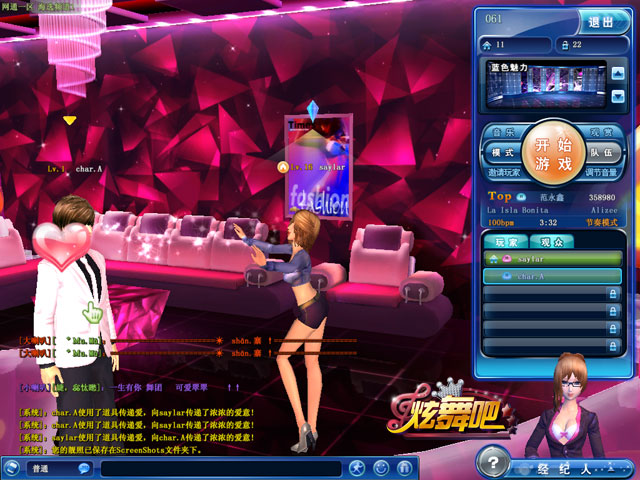Viewport: 640px width, 480px height.
Task: Open 调节音量 volume adjustment
Action: (601, 173)
